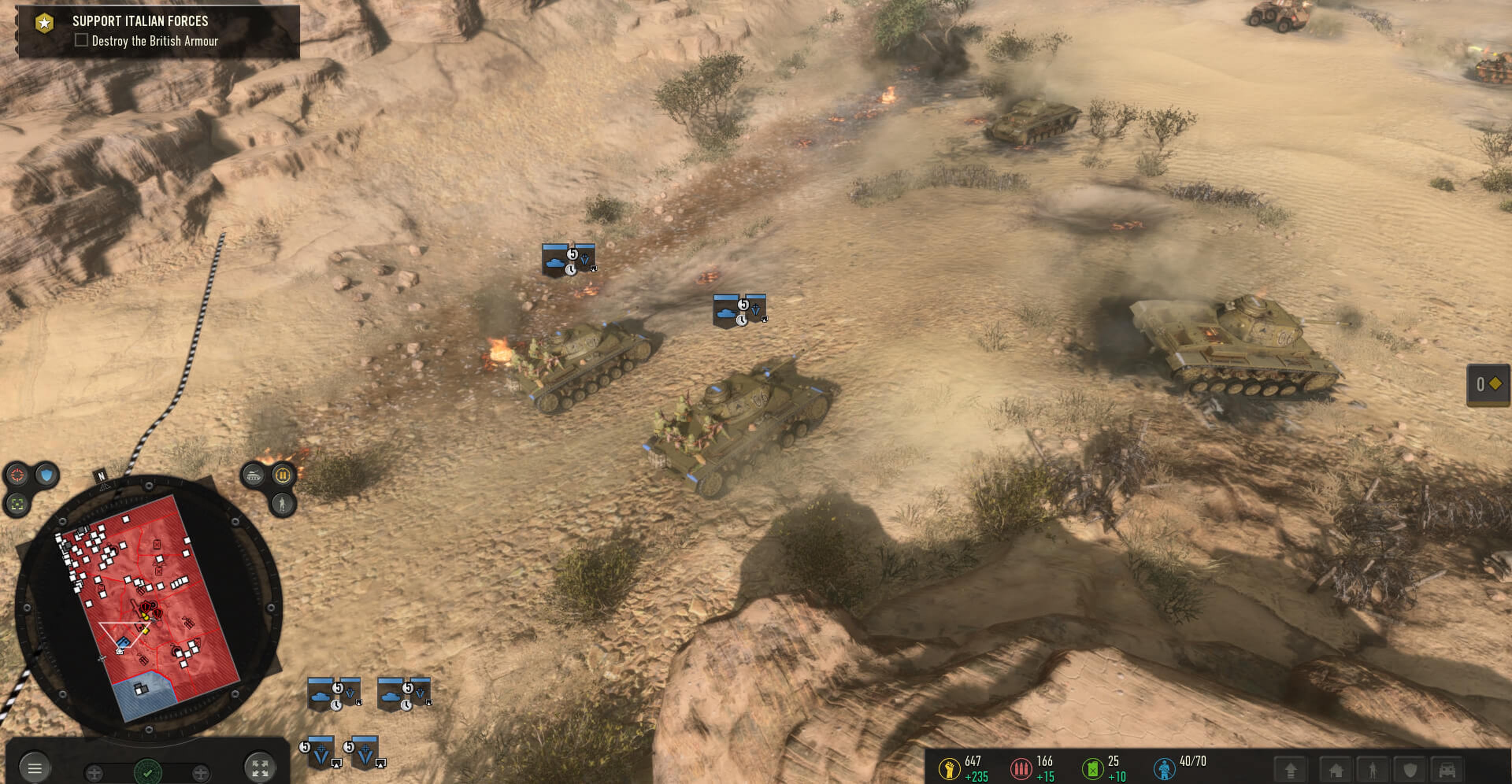This screenshot has height=784, width=1512.
Task: Open the base building icon at bottom right
Action: click(x=1336, y=771)
